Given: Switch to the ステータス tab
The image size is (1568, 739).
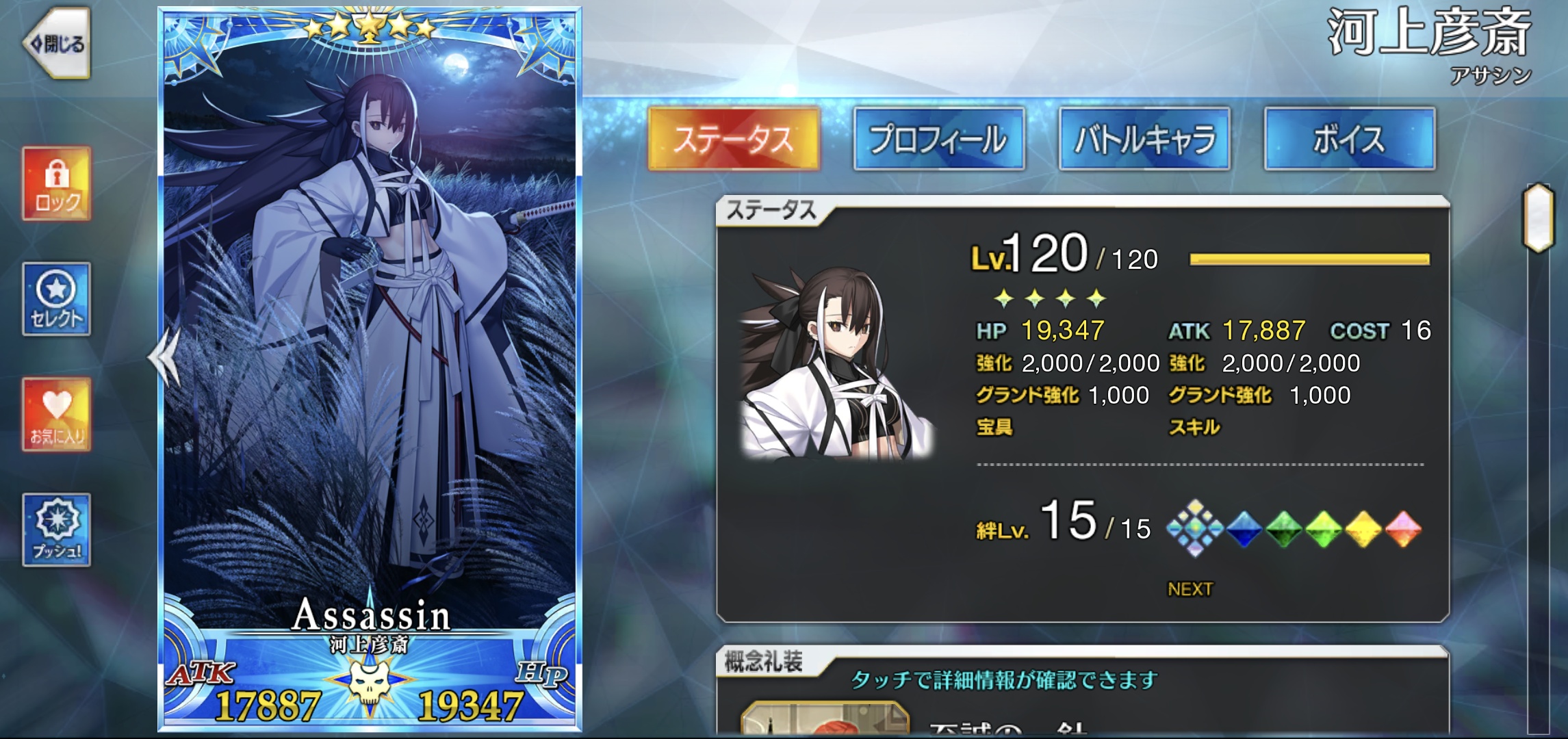Looking at the screenshot, I should point(733,139).
